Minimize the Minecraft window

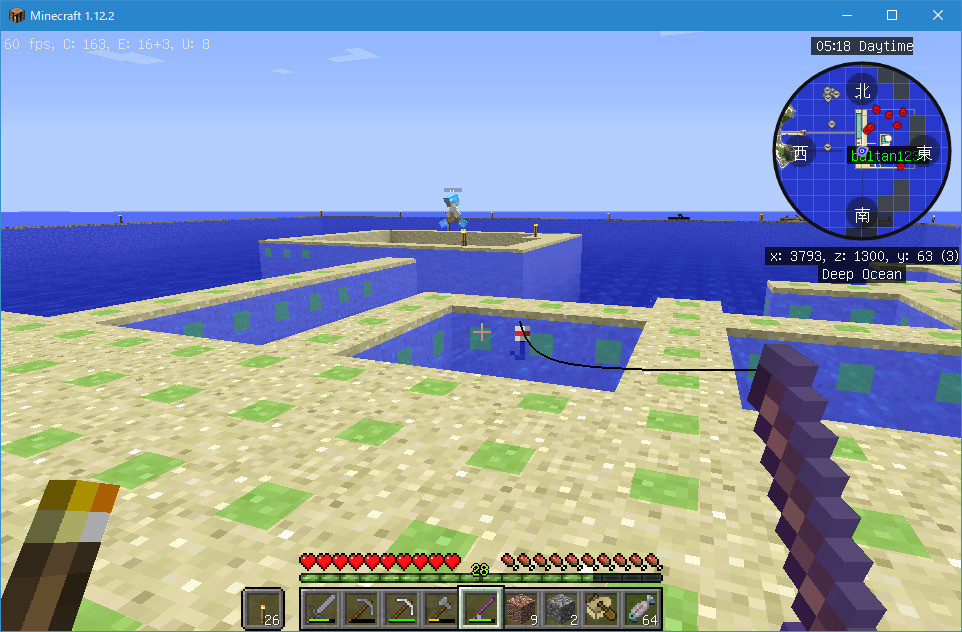pyautogui.click(x=846, y=15)
